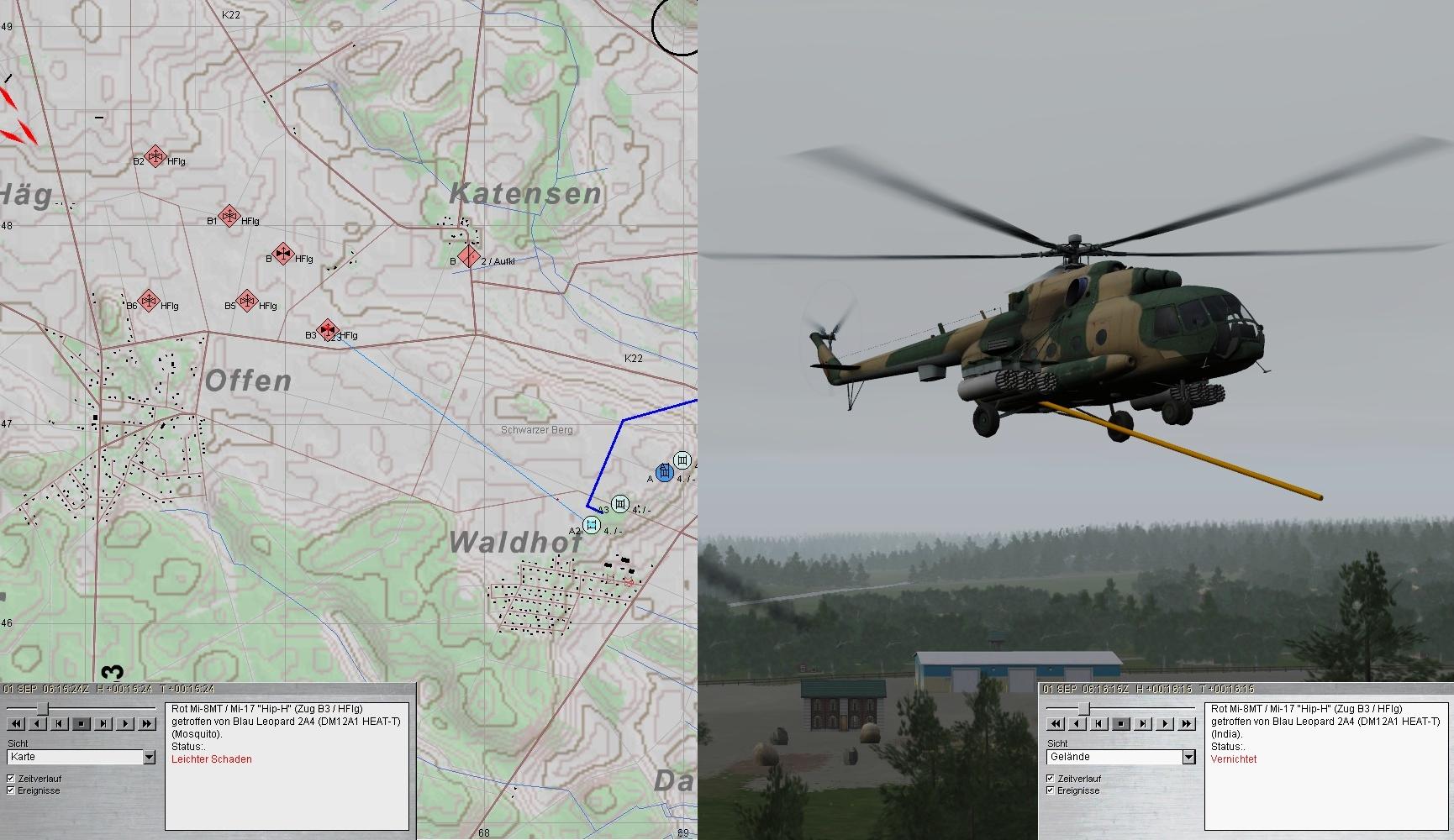
Task: Select the B6 HFlg helicopter unit marker
Action: [149, 301]
